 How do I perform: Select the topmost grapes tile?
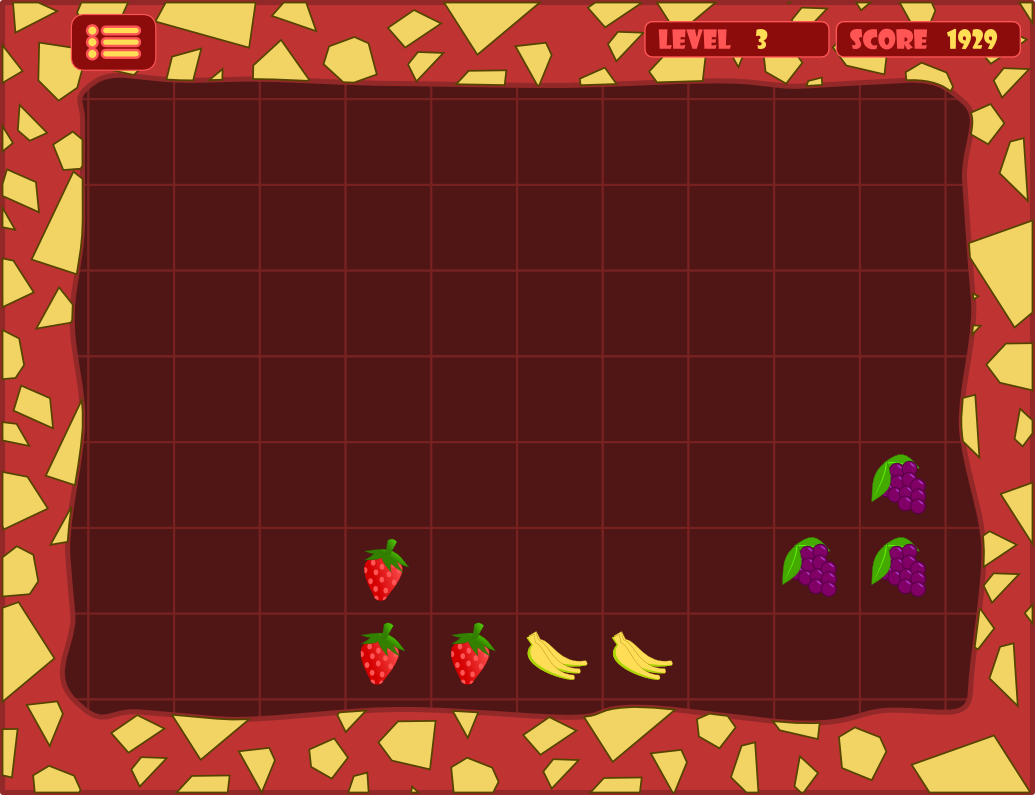(x=899, y=484)
